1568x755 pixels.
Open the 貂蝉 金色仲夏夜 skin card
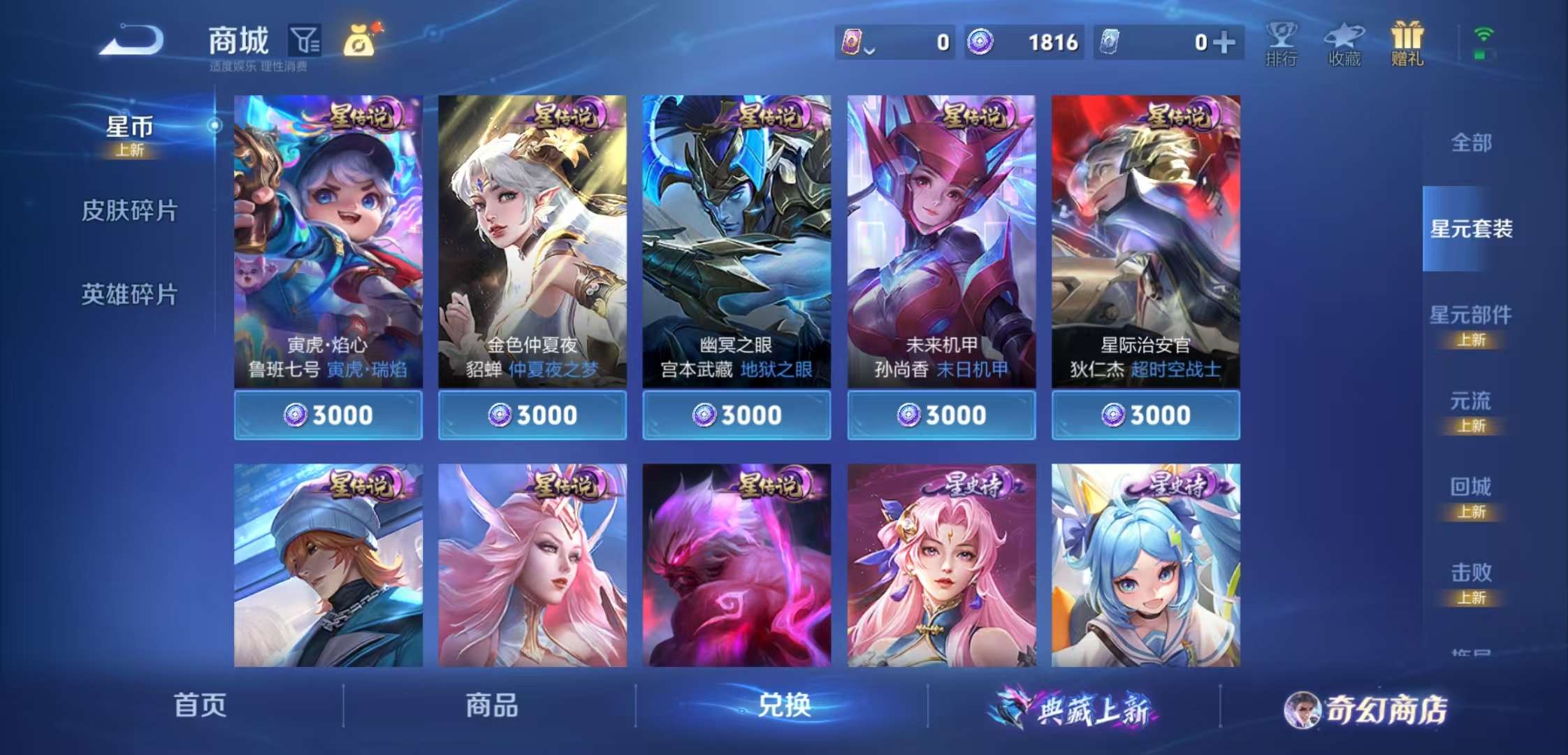tap(533, 231)
